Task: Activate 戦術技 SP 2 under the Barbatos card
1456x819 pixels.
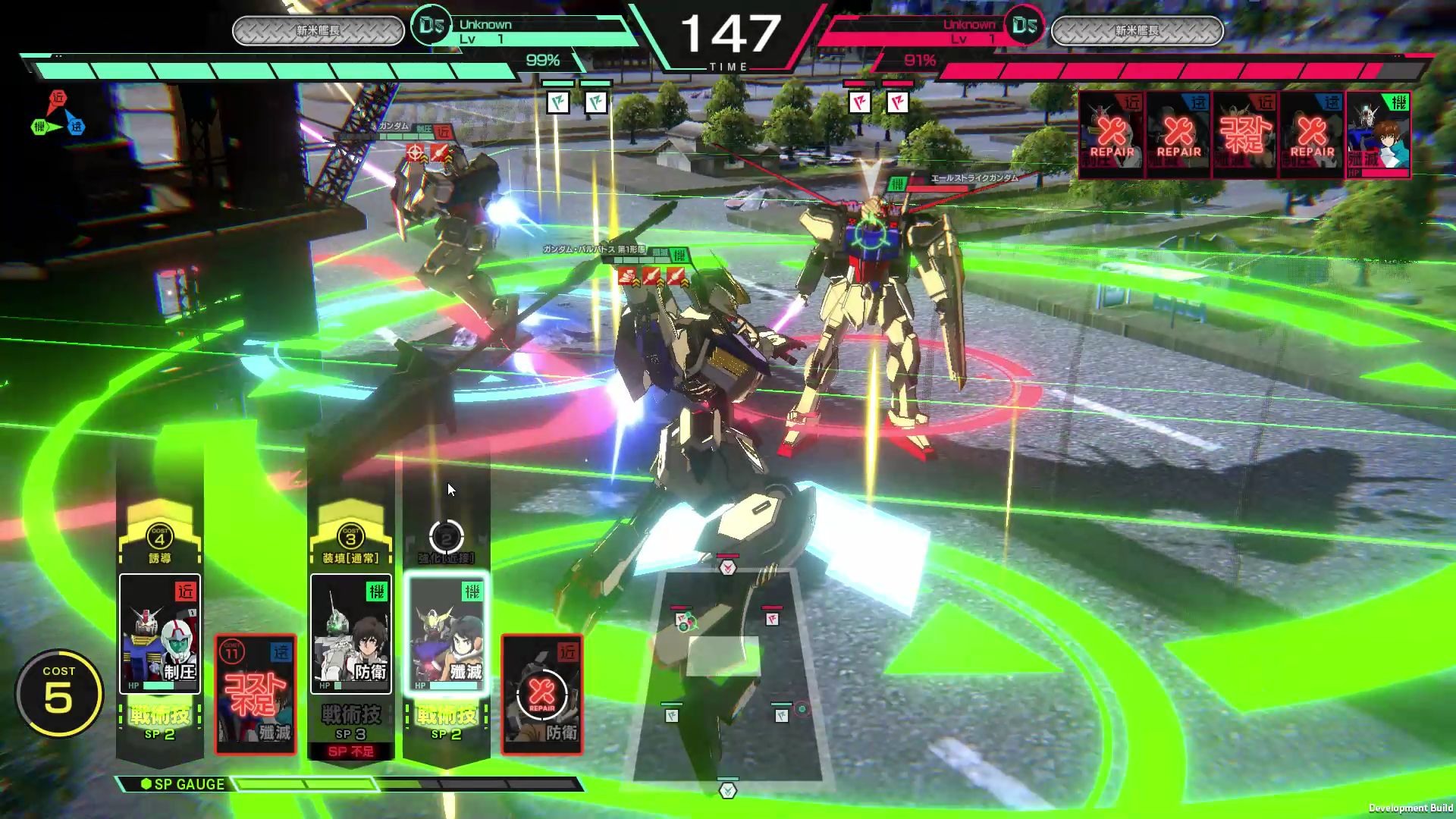Action: pos(446,723)
